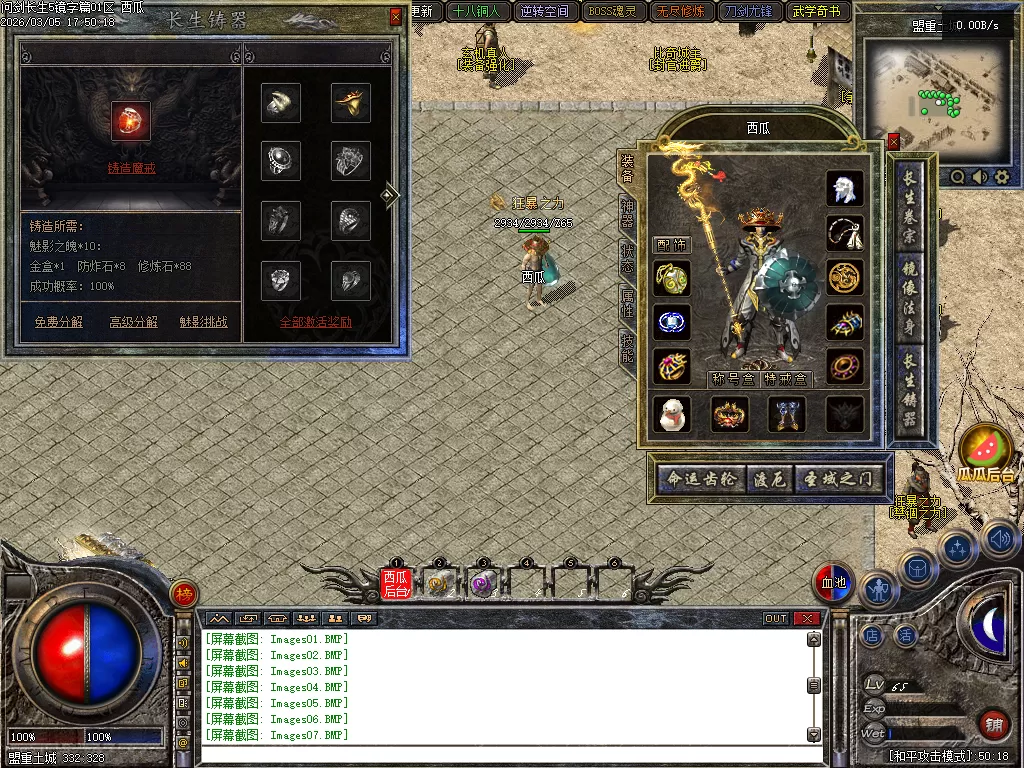
Task: Select the BOSS魂灵 top button
Action: (612, 12)
